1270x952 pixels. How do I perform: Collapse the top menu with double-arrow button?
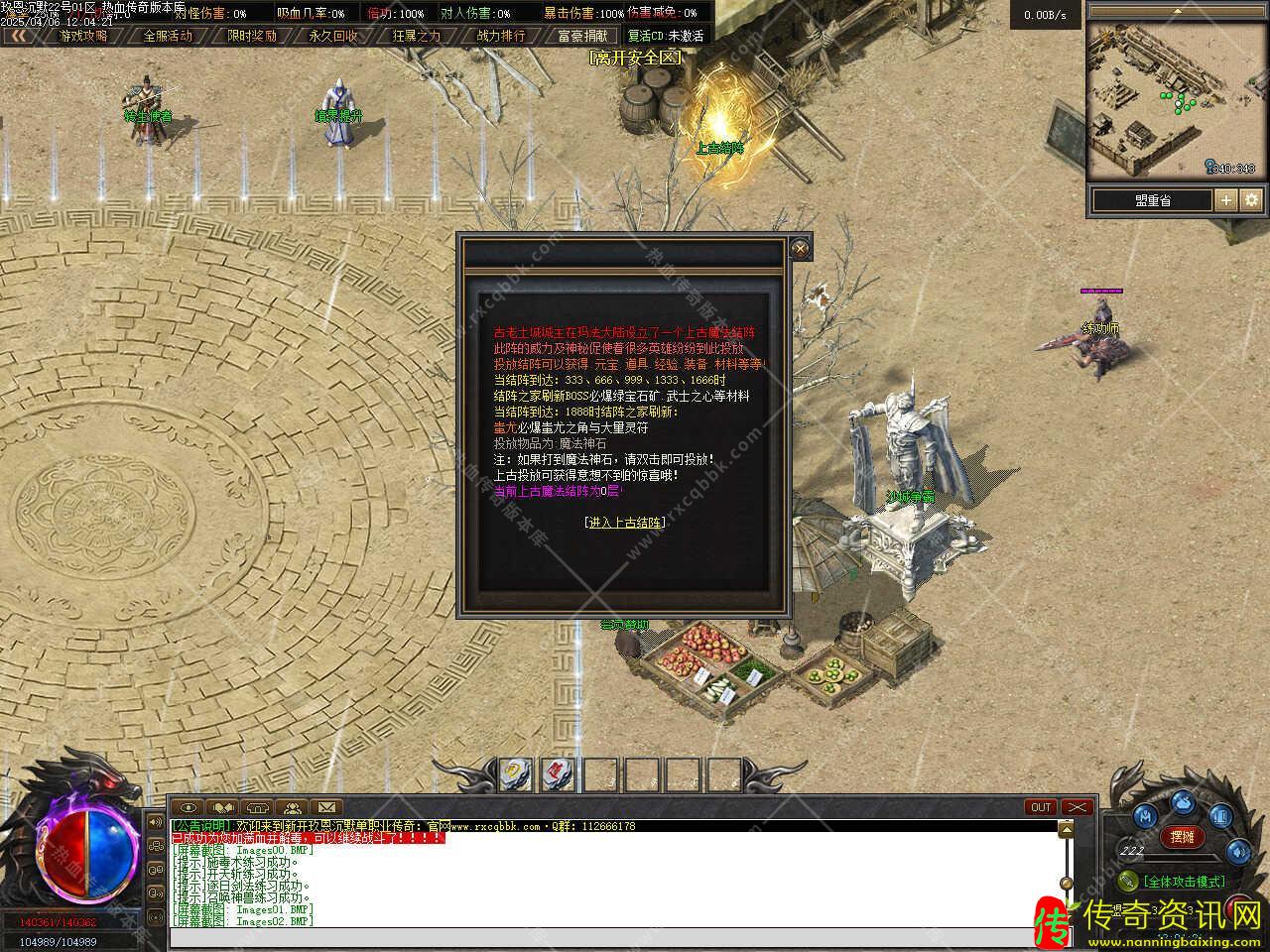[19, 36]
